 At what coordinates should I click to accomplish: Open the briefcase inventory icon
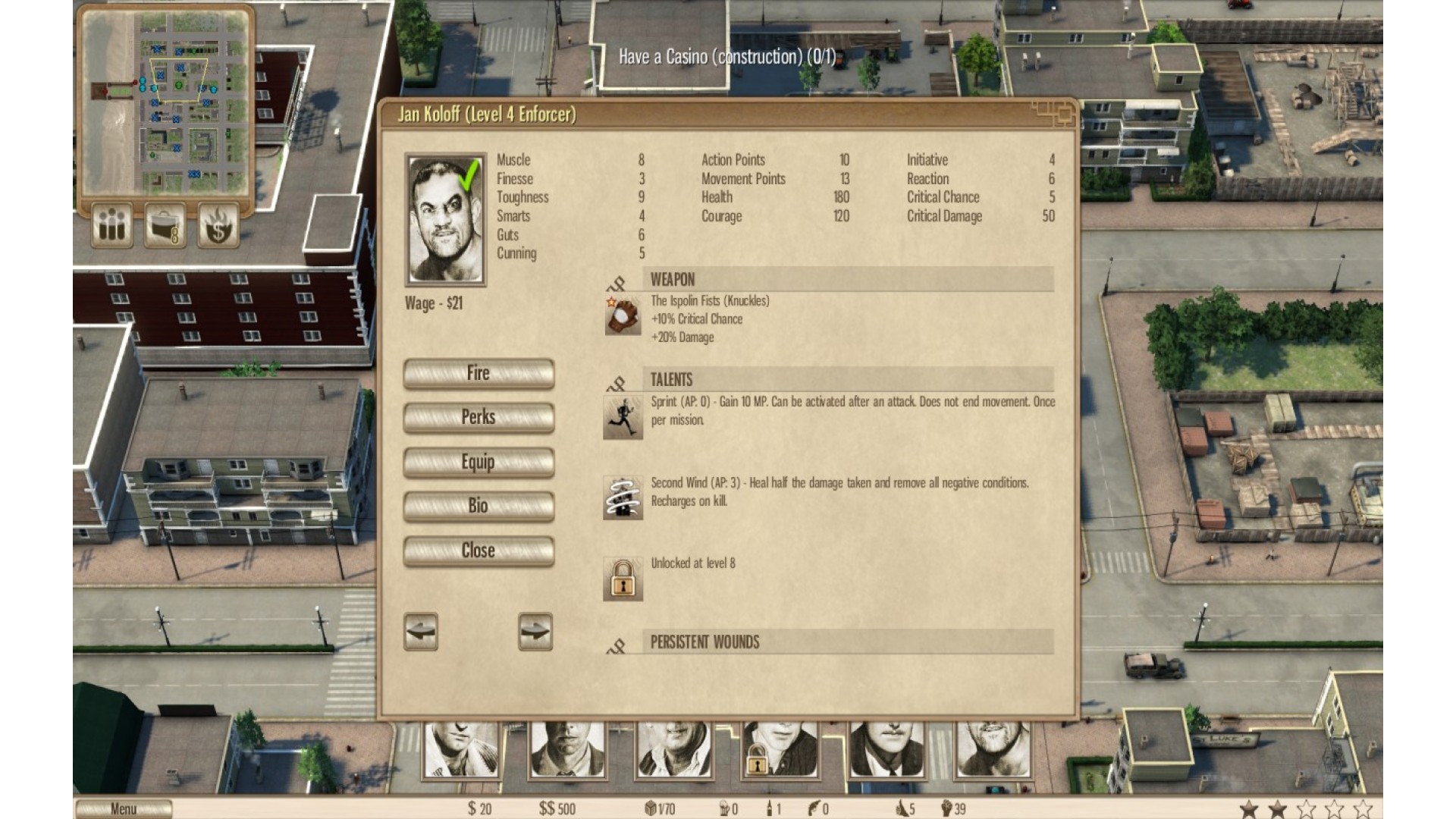tap(166, 225)
